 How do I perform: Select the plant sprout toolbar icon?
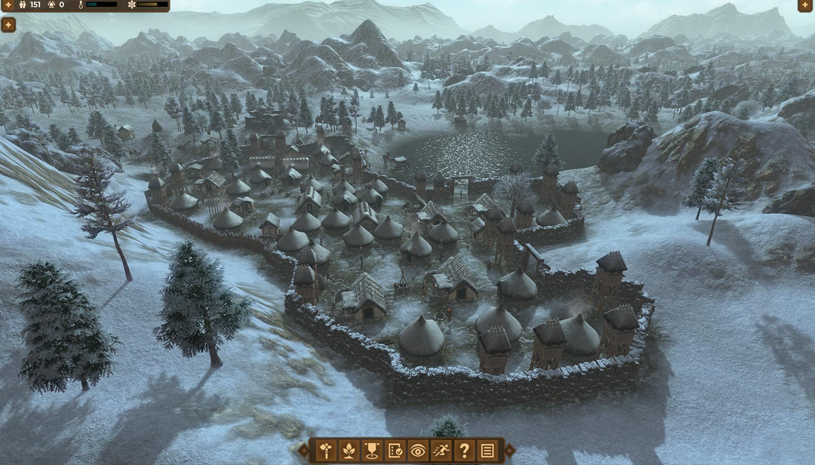coord(349,451)
